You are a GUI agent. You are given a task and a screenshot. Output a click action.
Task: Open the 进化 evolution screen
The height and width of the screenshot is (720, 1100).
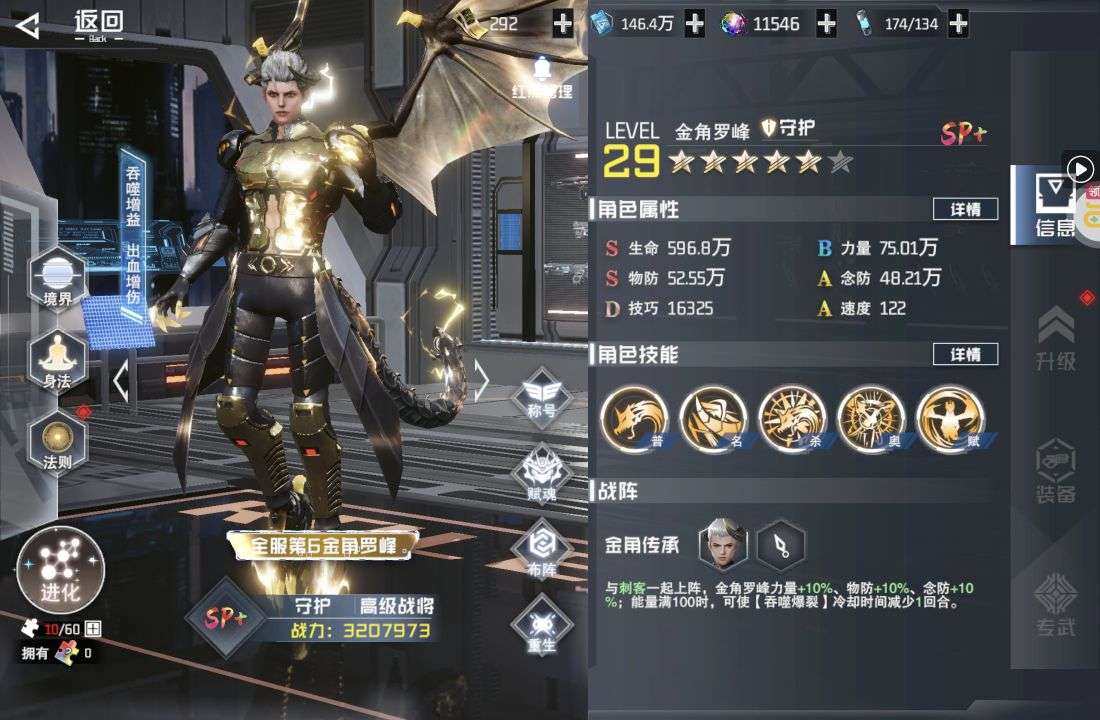click(x=60, y=571)
